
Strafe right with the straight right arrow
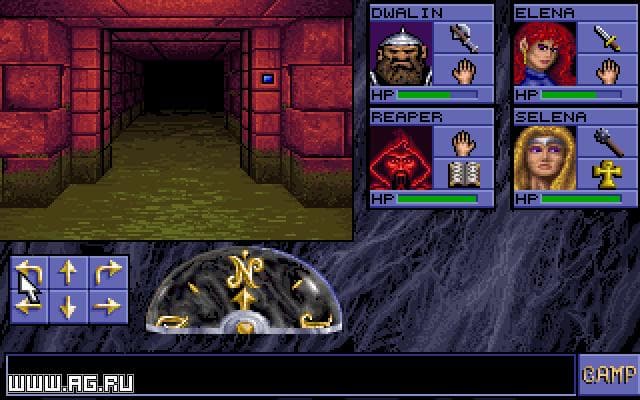tap(107, 305)
